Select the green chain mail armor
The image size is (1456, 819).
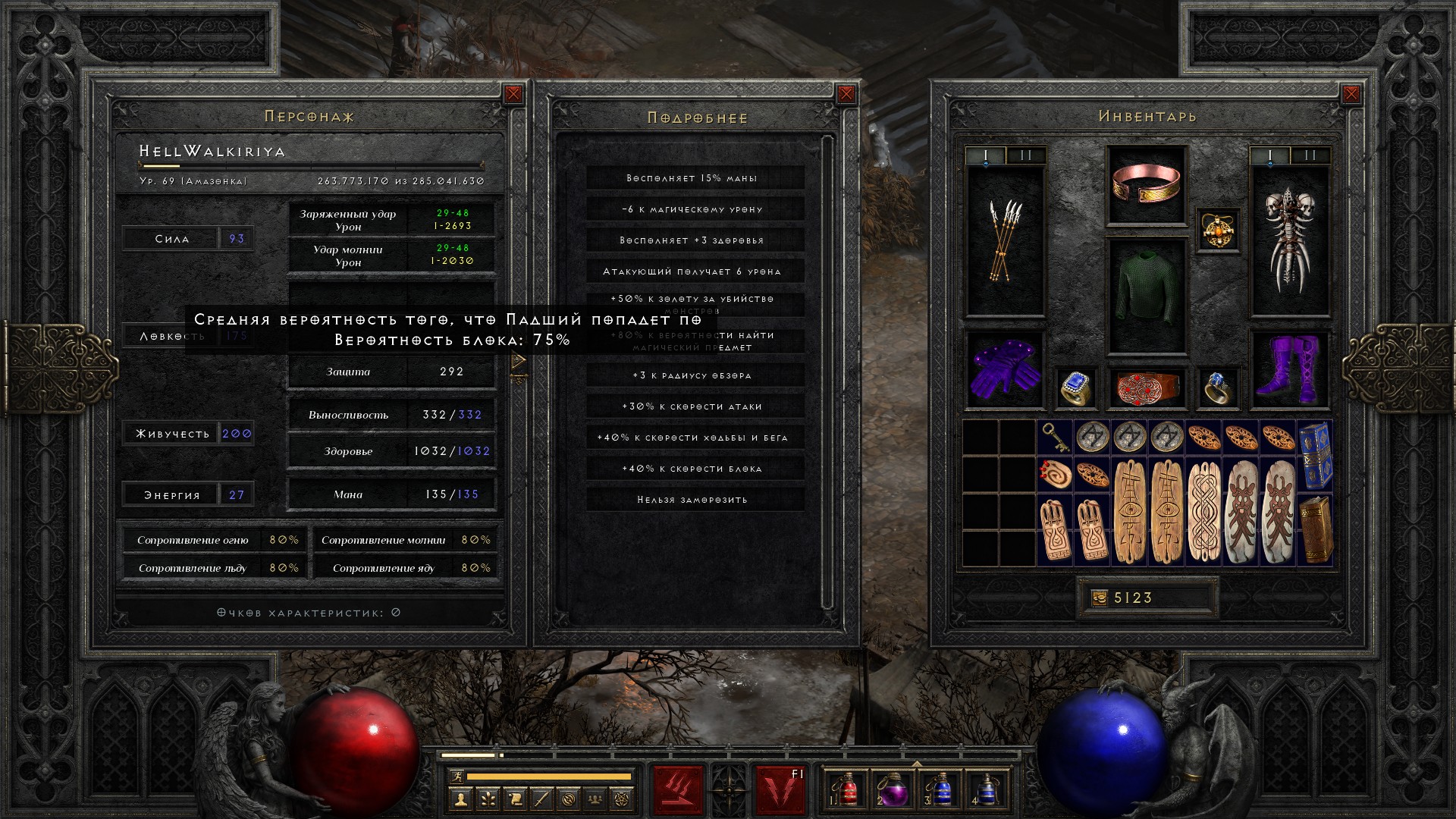[x=1146, y=296]
